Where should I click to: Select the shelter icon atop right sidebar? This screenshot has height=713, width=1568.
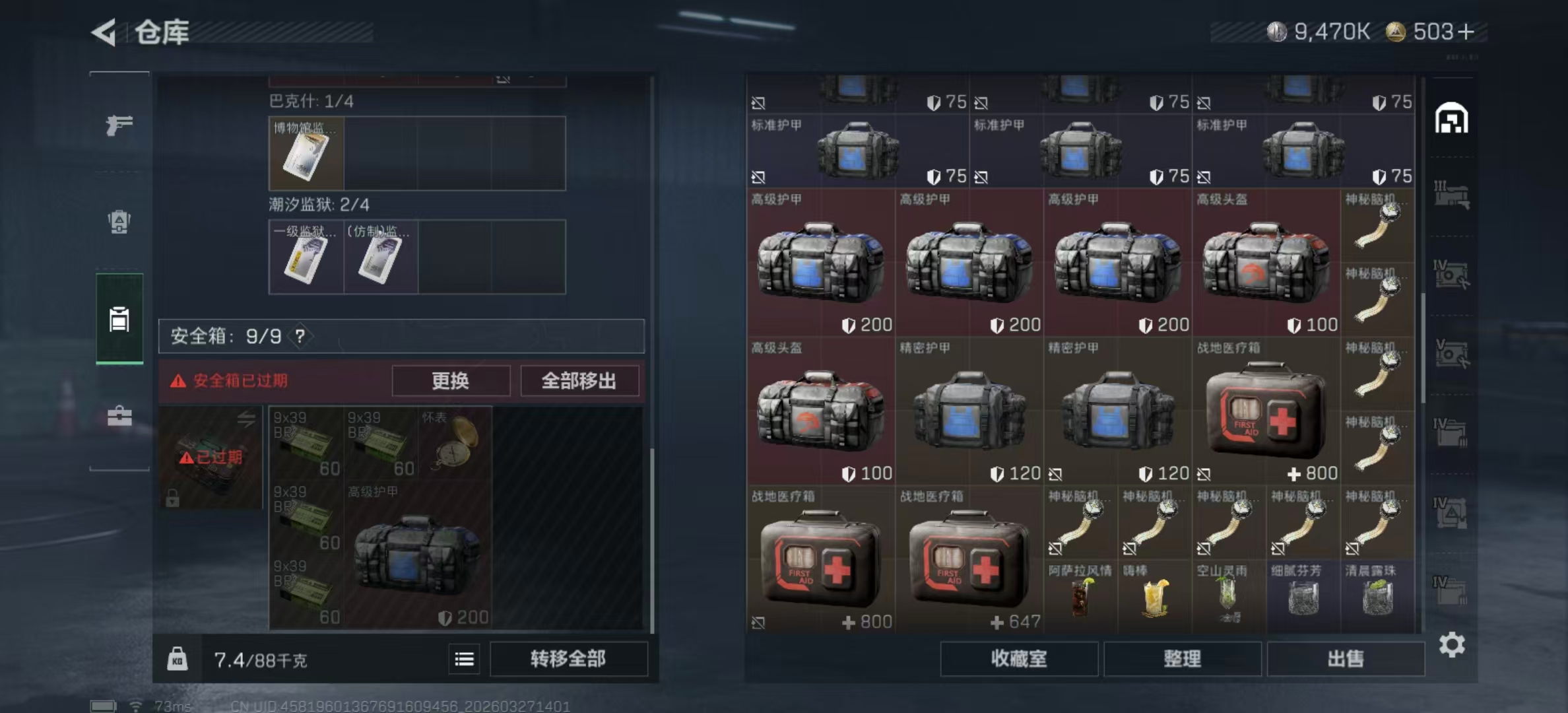1451,118
